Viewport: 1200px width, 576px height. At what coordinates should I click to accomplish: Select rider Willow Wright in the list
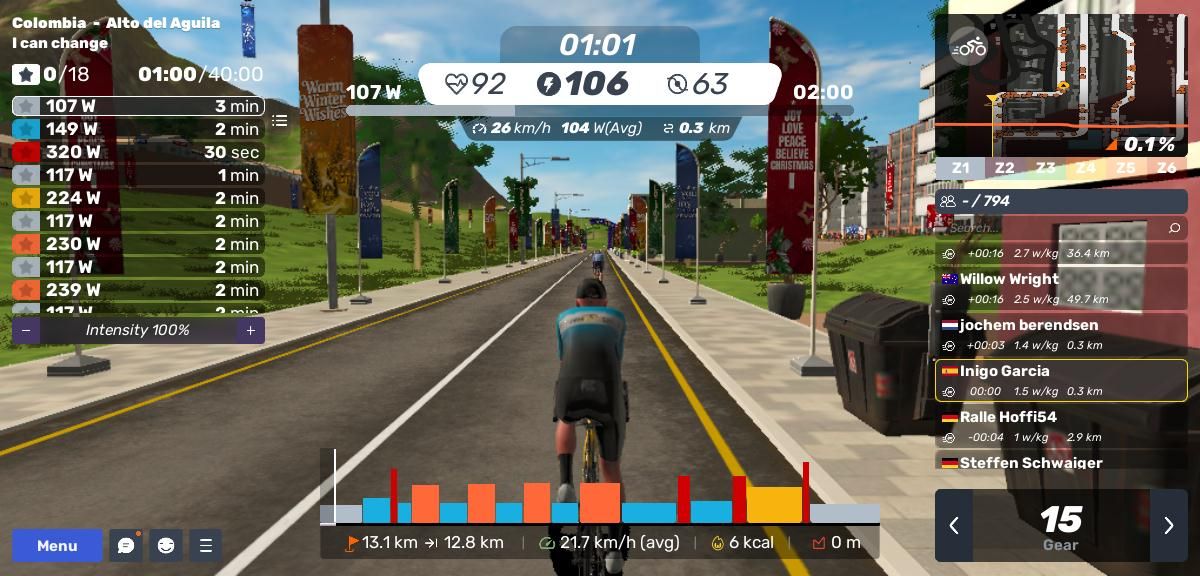tap(1061, 288)
